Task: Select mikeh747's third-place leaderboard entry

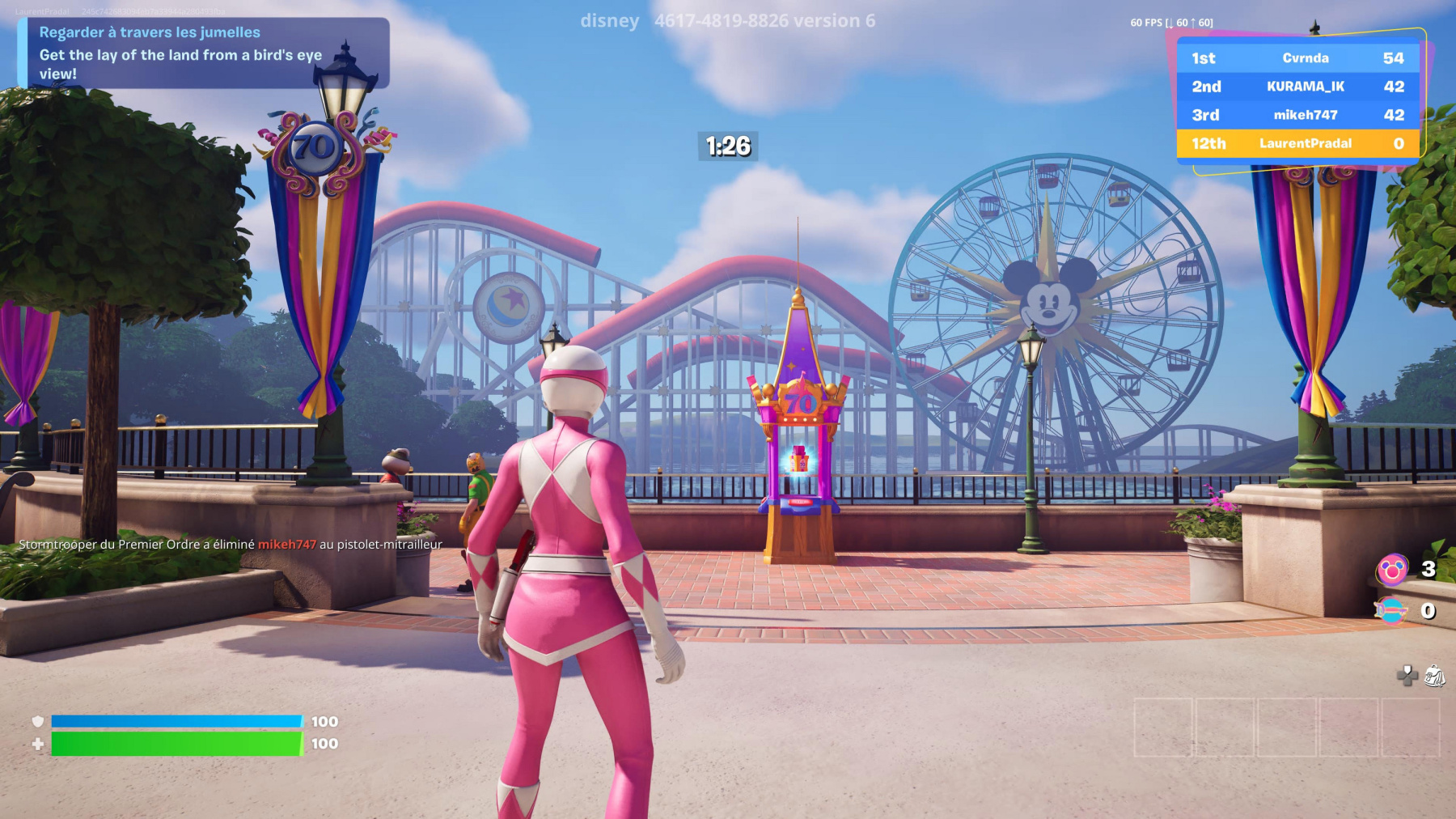Action: click(1297, 115)
